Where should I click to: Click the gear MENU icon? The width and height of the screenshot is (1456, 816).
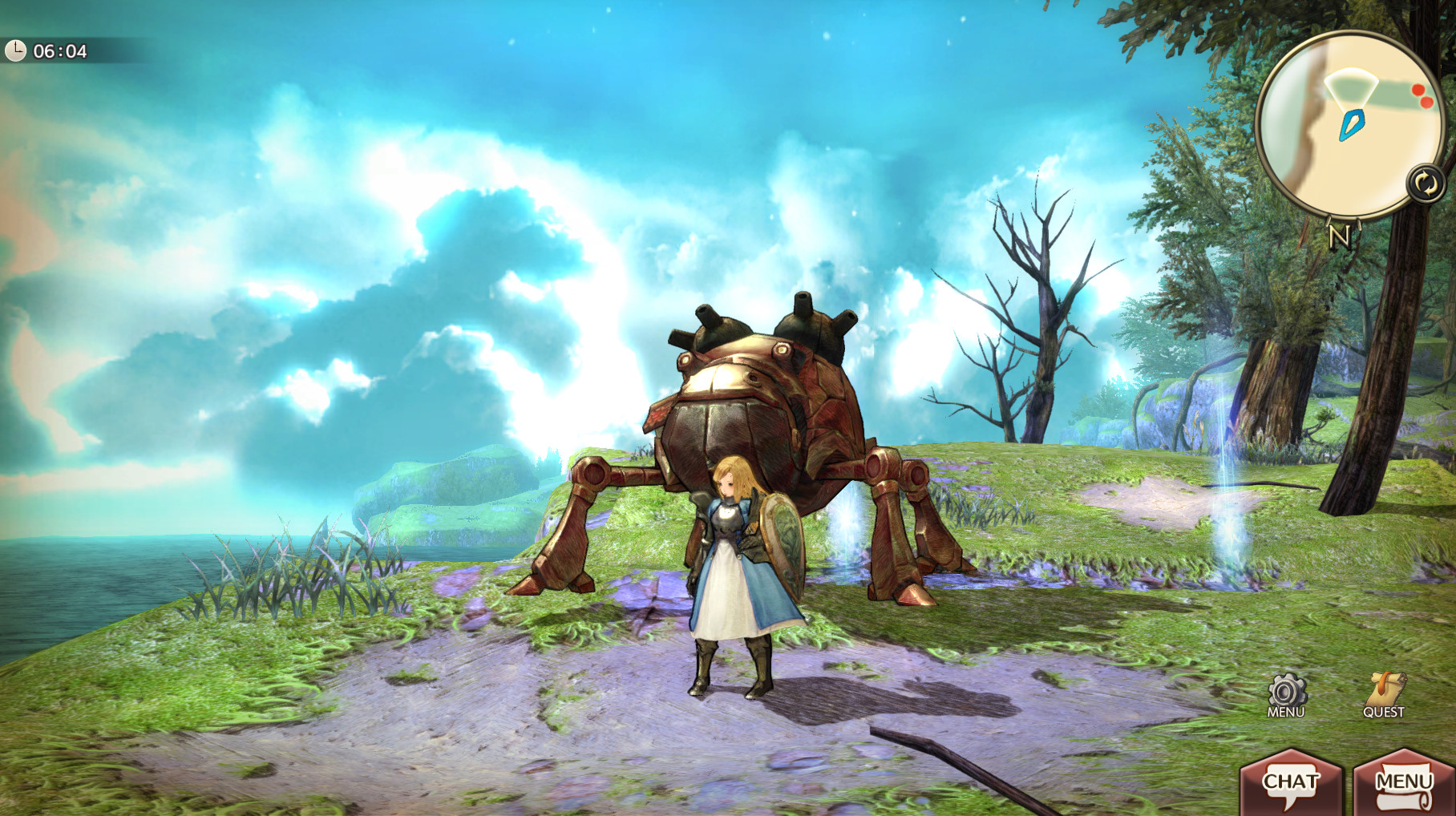point(1286,694)
